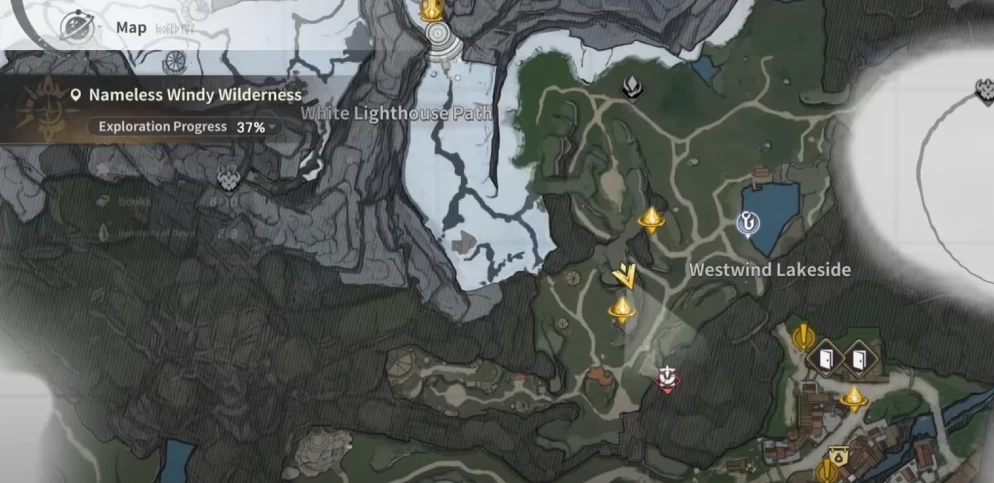The width and height of the screenshot is (994, 483).
Task: Select the blue hook marker on the lake
Action: point(747,224)
